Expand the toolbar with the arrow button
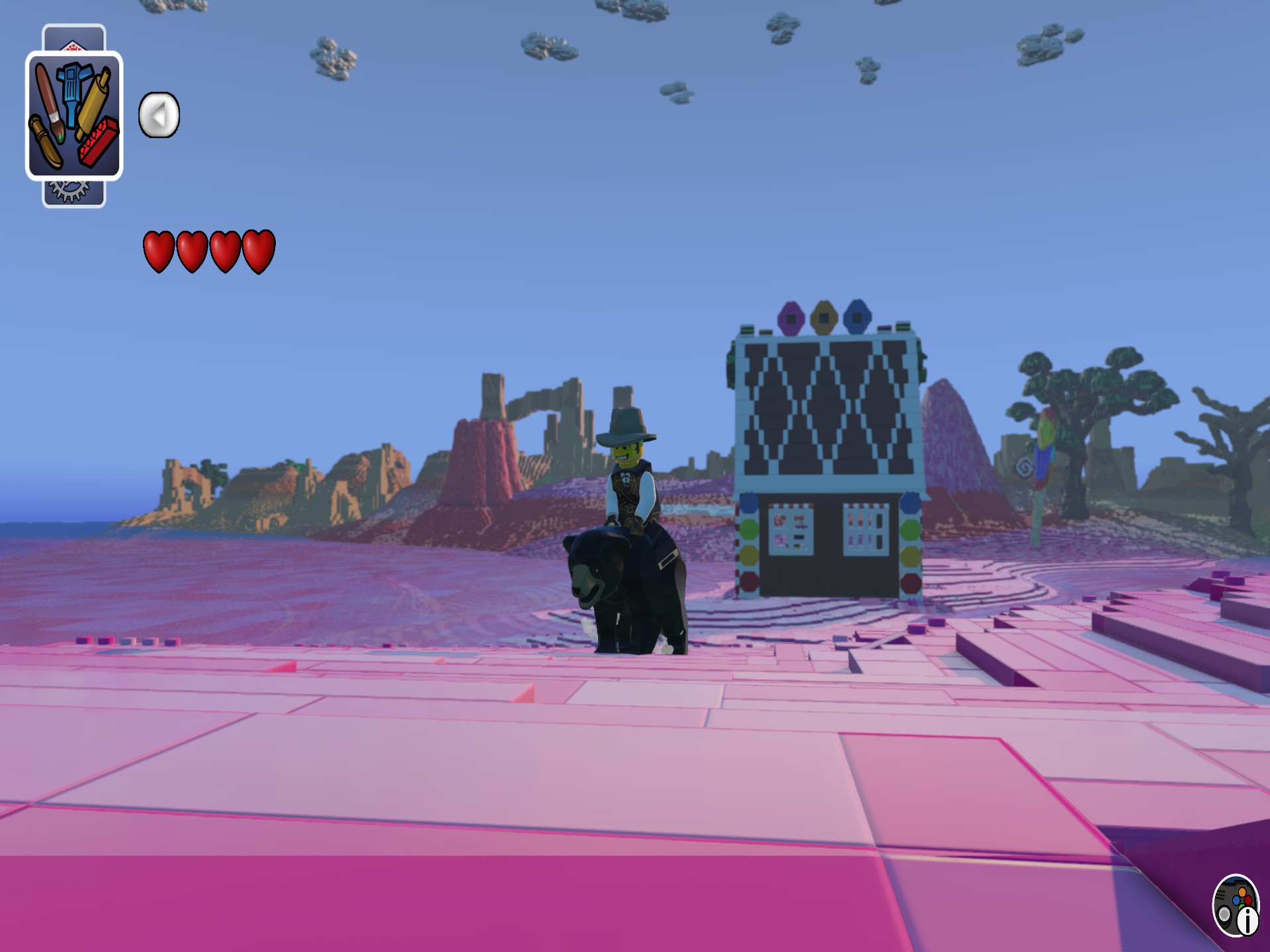1270x952 pixels. 157,114
